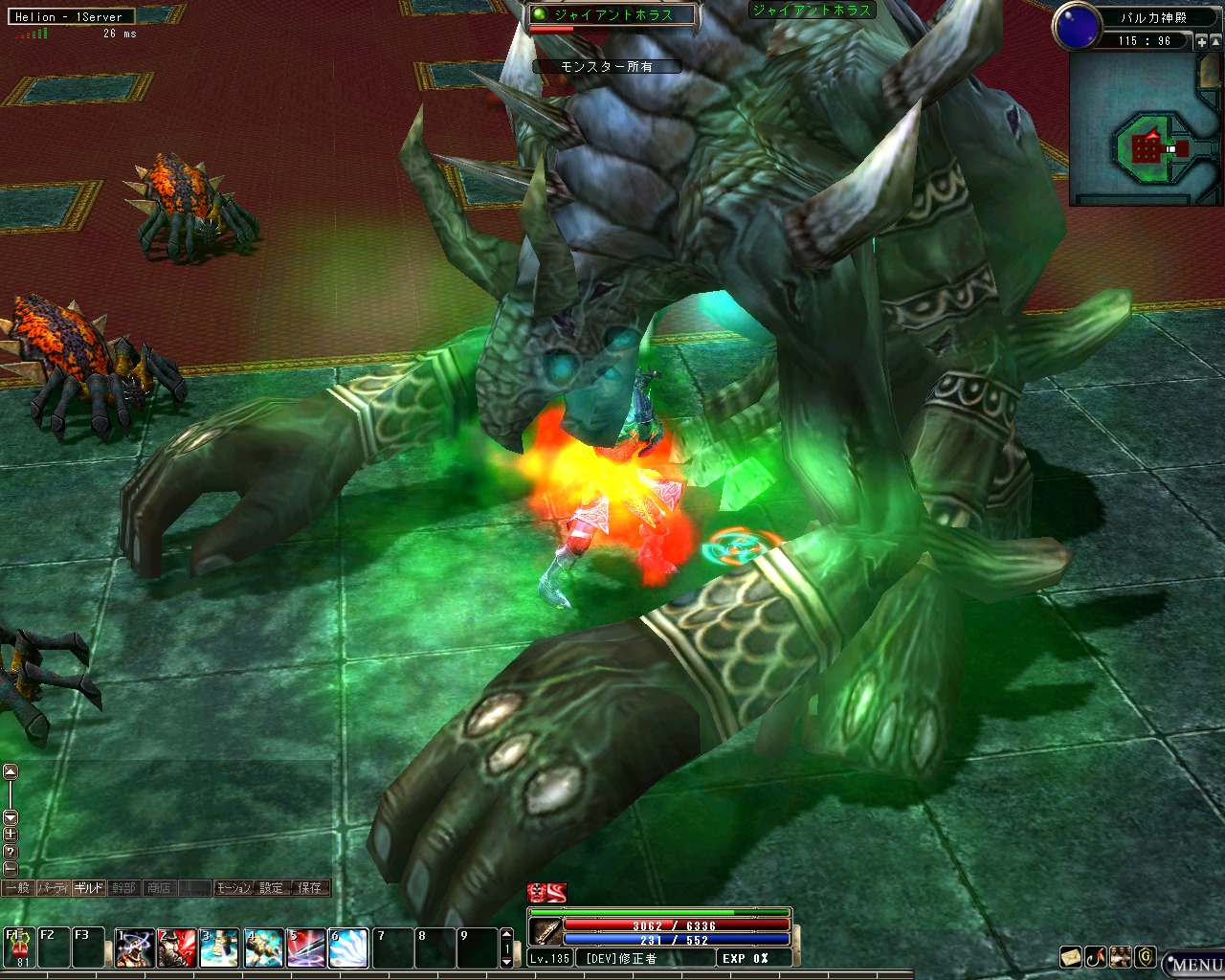Viewport: 1225px width, 980px height.
Task: Activate the hammer skill in slot 4
Action: tap(263, 947)
